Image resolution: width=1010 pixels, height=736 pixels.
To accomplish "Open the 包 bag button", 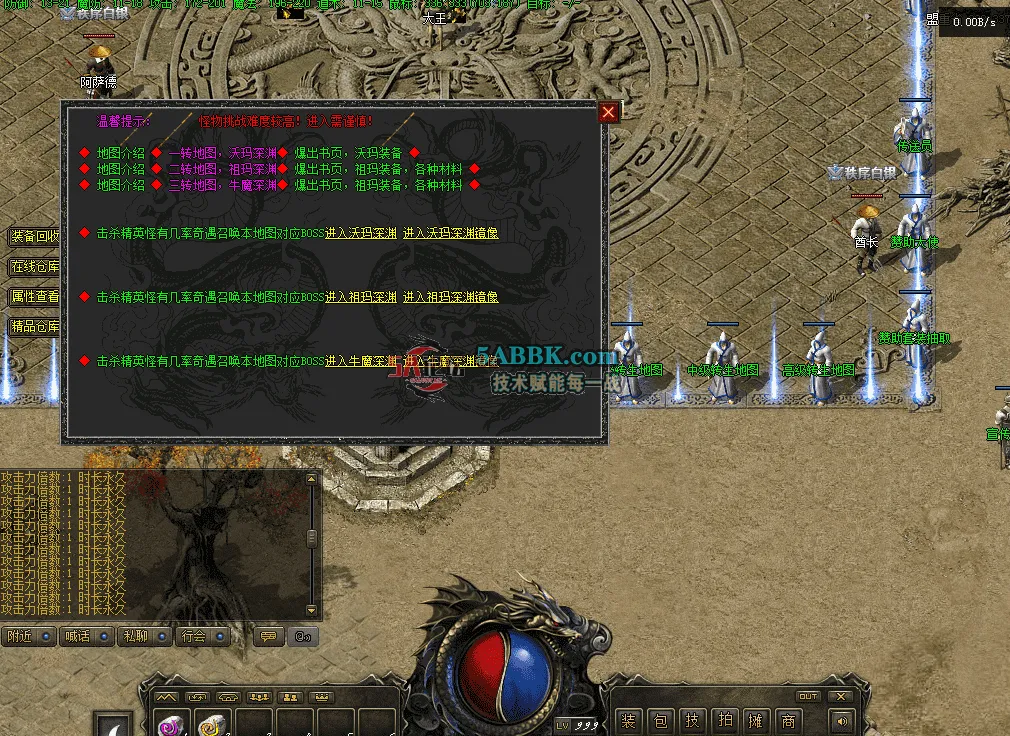I will coord(661,720).
